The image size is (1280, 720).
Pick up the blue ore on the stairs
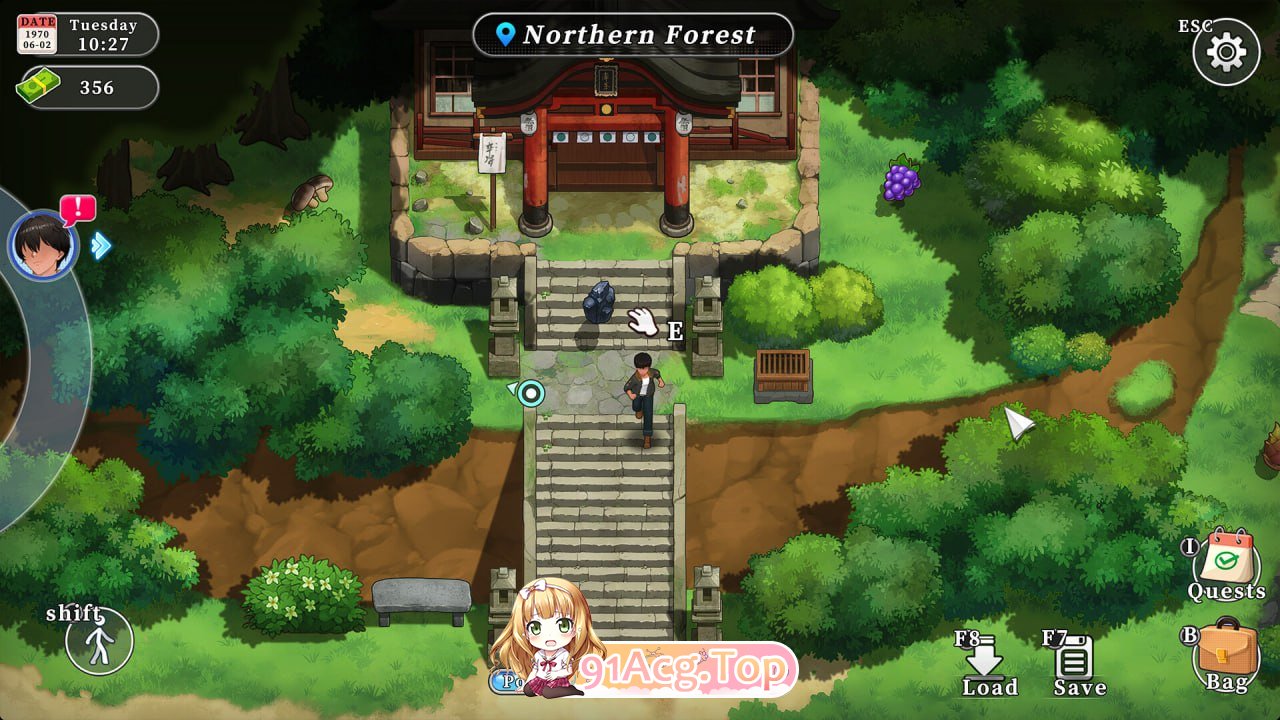(x=597, y=302)
